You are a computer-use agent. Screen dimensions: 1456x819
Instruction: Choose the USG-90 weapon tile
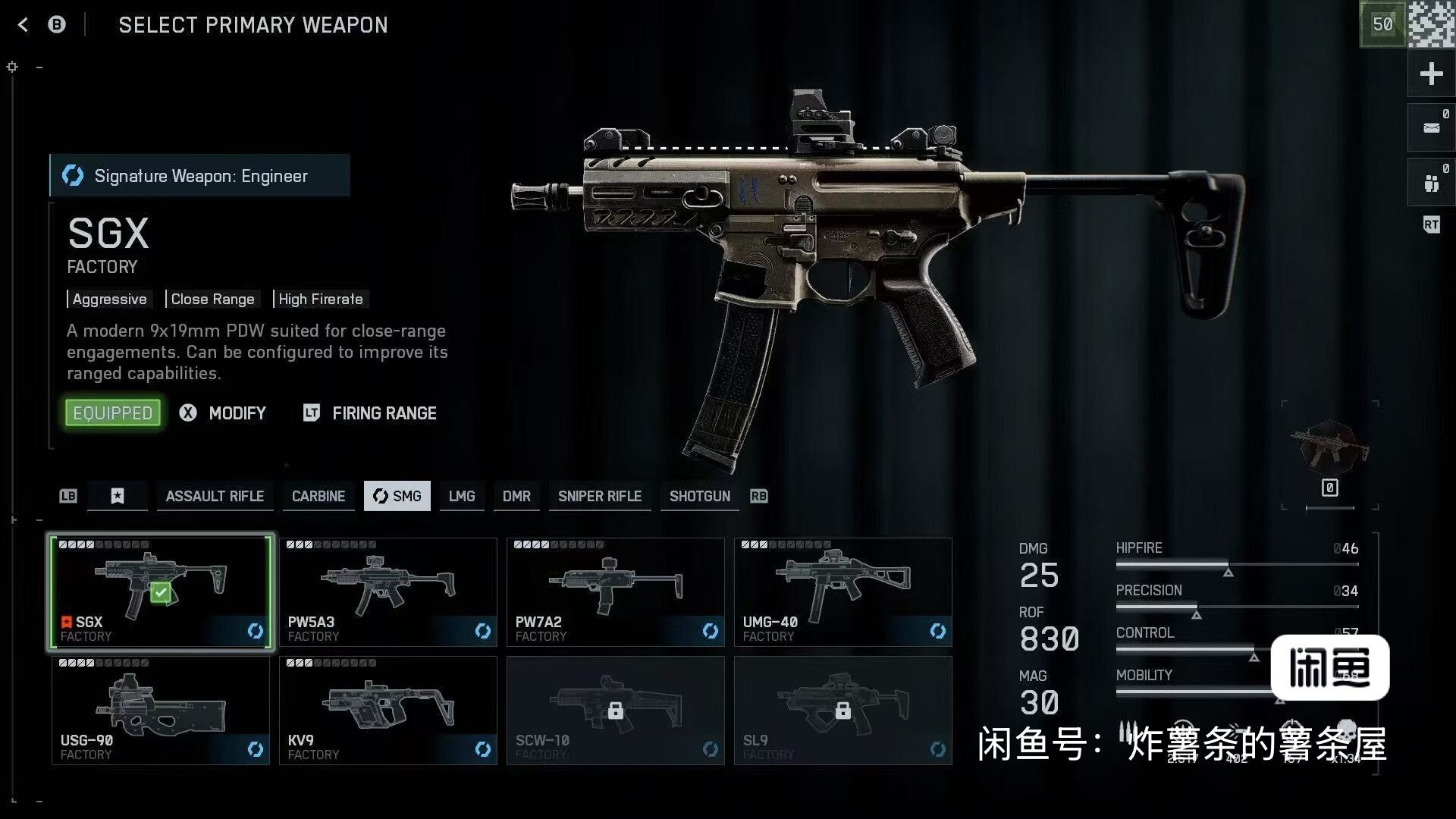(x=161, y=711)
